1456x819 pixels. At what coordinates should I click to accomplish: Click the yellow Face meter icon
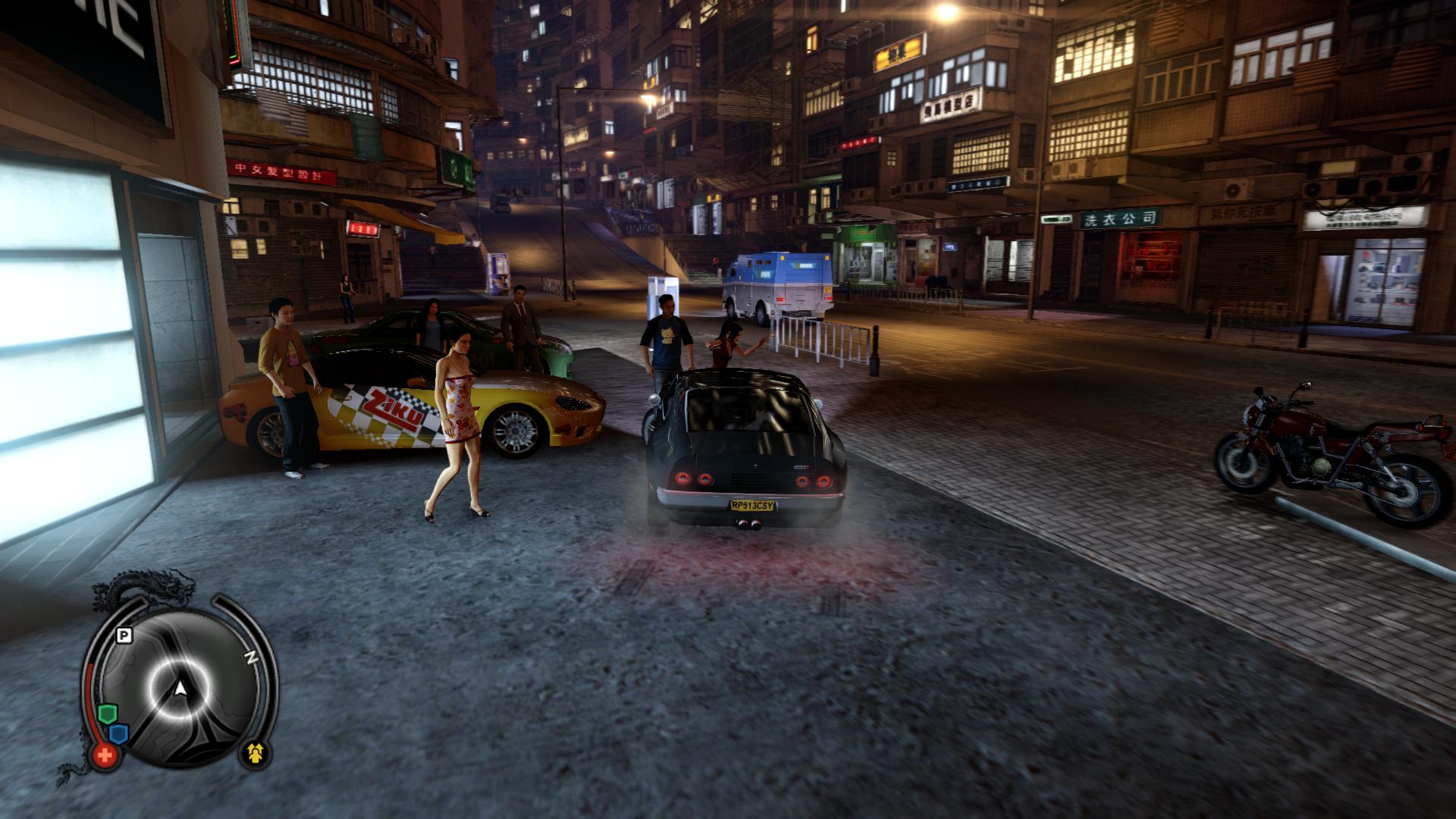[x=255, y=753]
